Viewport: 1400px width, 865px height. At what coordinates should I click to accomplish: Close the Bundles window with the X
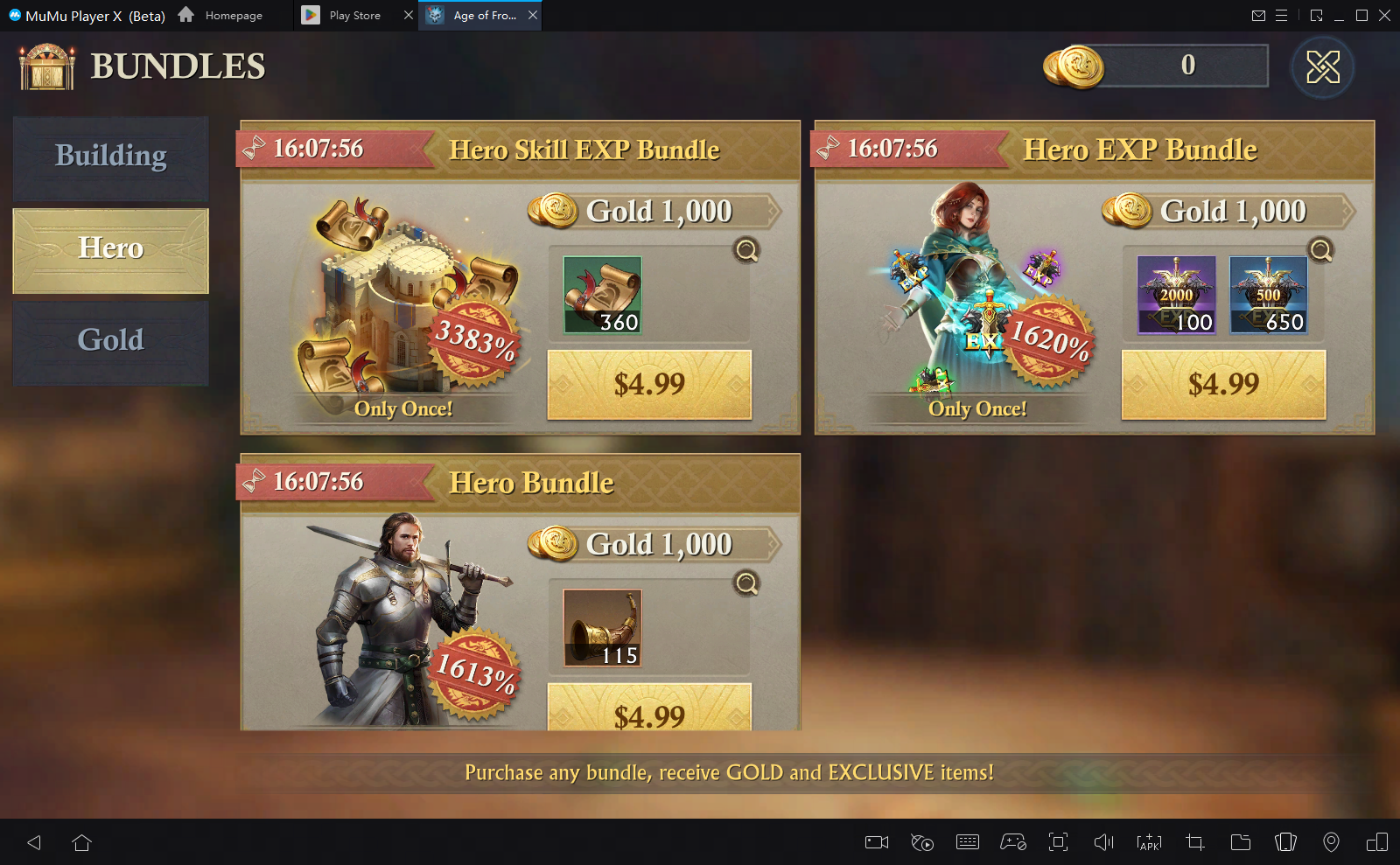(x=1323, y=67)
